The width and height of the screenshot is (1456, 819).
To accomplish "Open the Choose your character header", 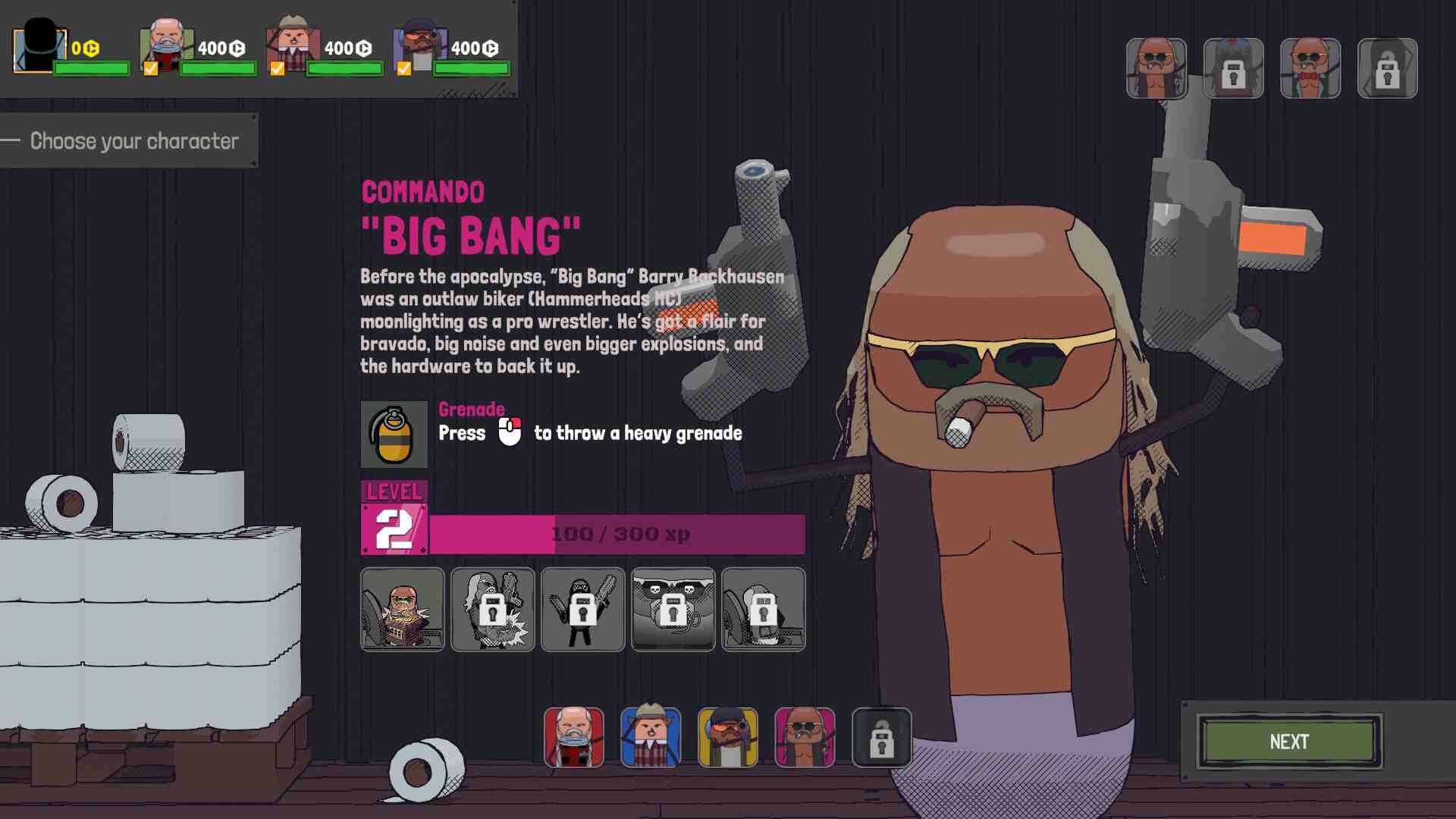I will 133,141.
